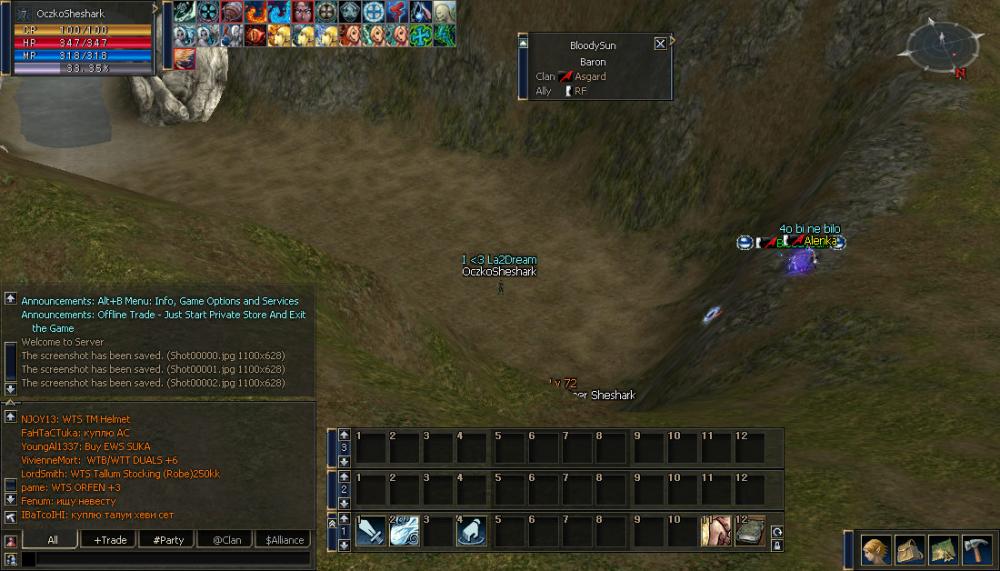Viewport: 1000px width, 571px height.
Task: Switch to the +Trade chat tab
Action: click(110, 540)
